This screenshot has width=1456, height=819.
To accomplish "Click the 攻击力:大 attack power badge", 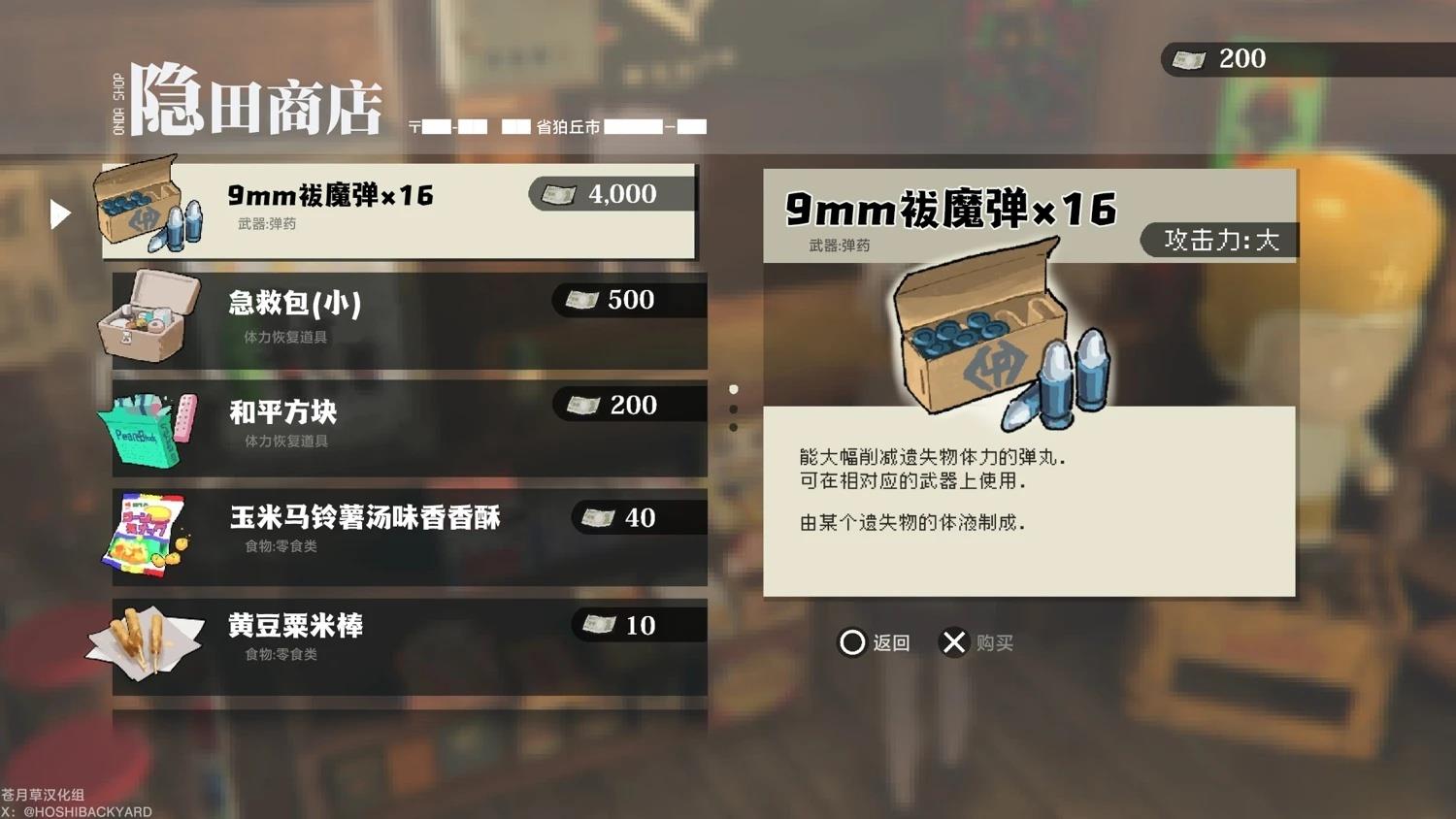I will click(x=1218, y=240).
